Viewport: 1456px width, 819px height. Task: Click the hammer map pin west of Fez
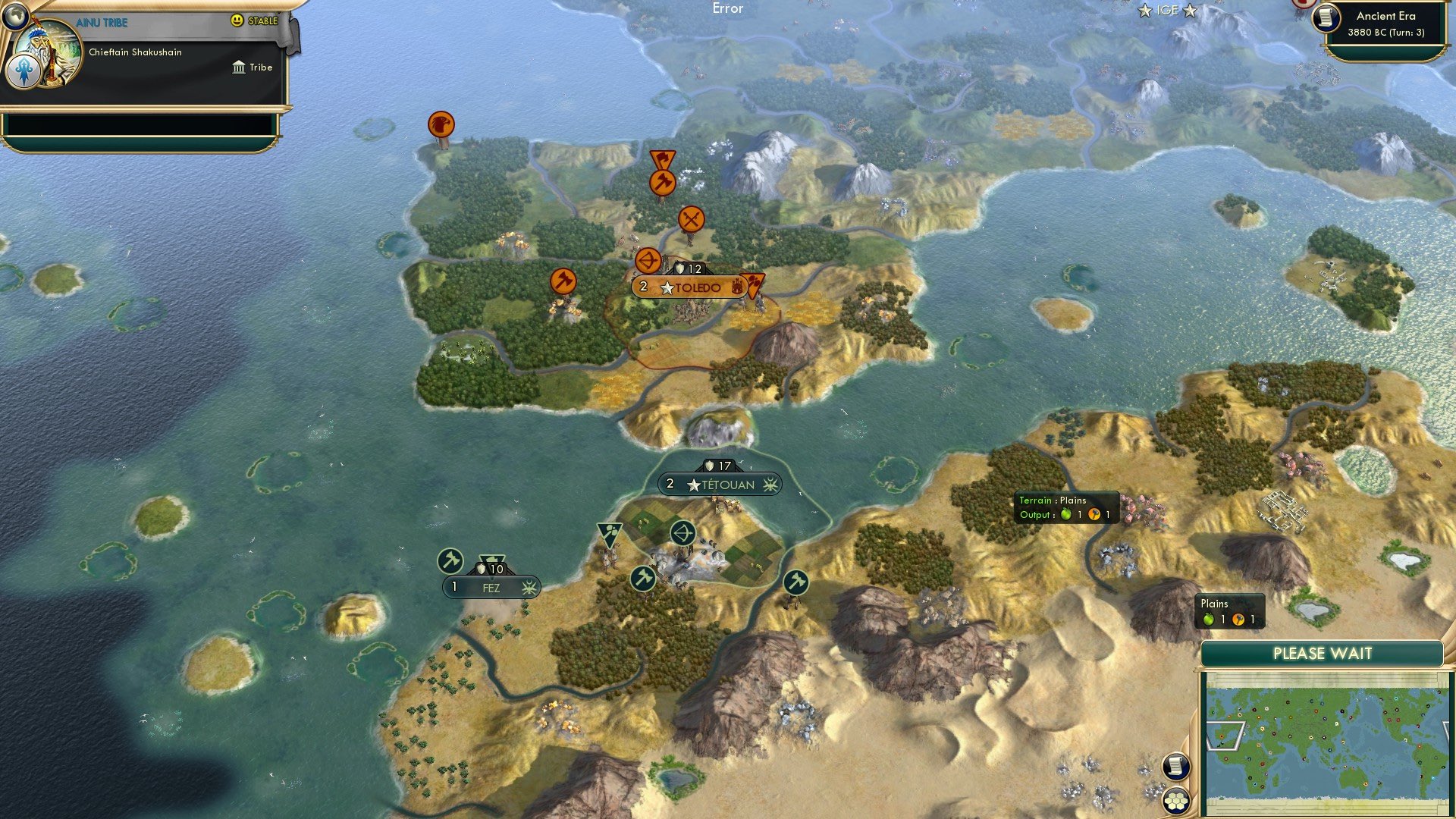coord(449,561)
